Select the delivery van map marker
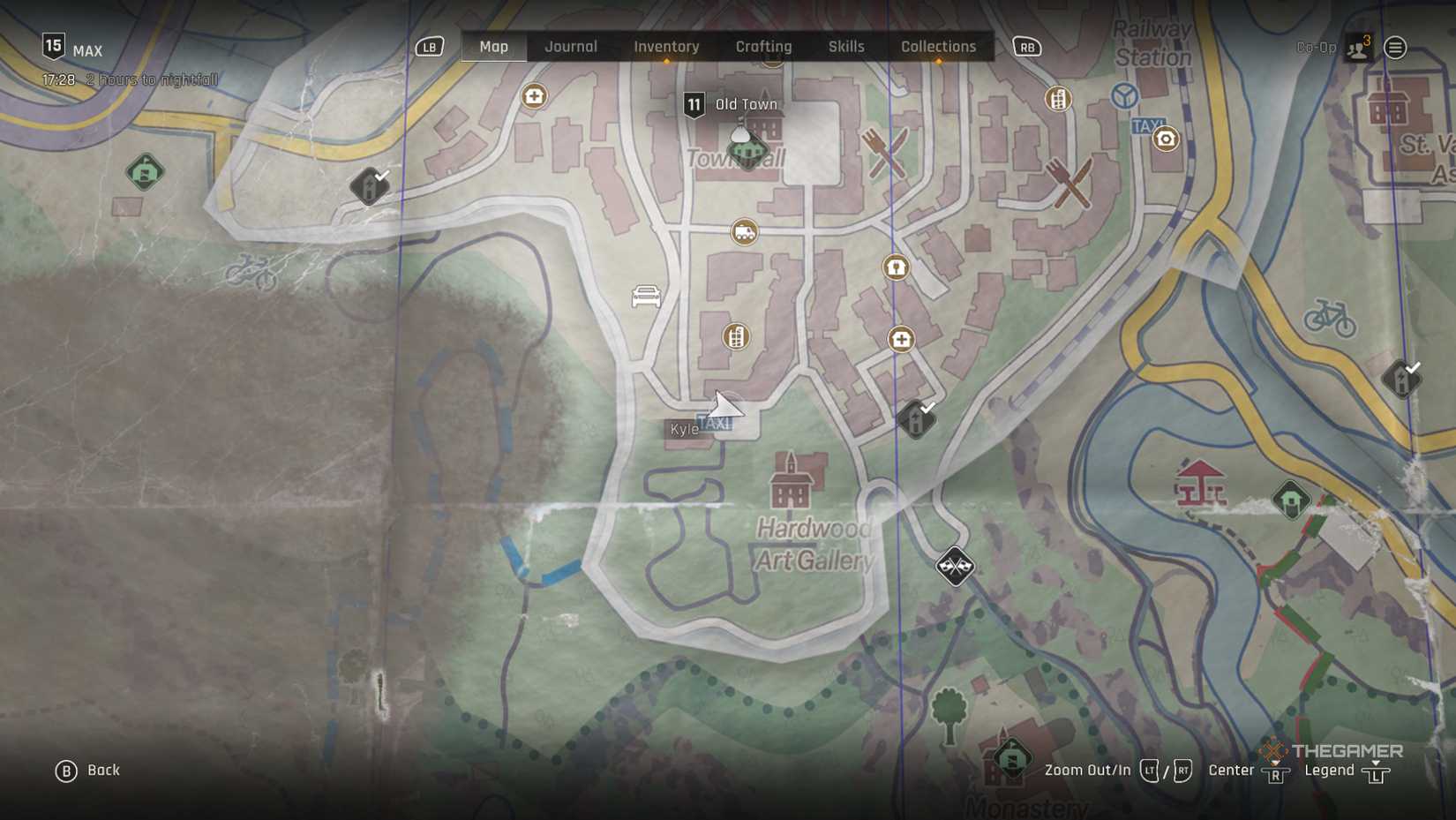 745,232
